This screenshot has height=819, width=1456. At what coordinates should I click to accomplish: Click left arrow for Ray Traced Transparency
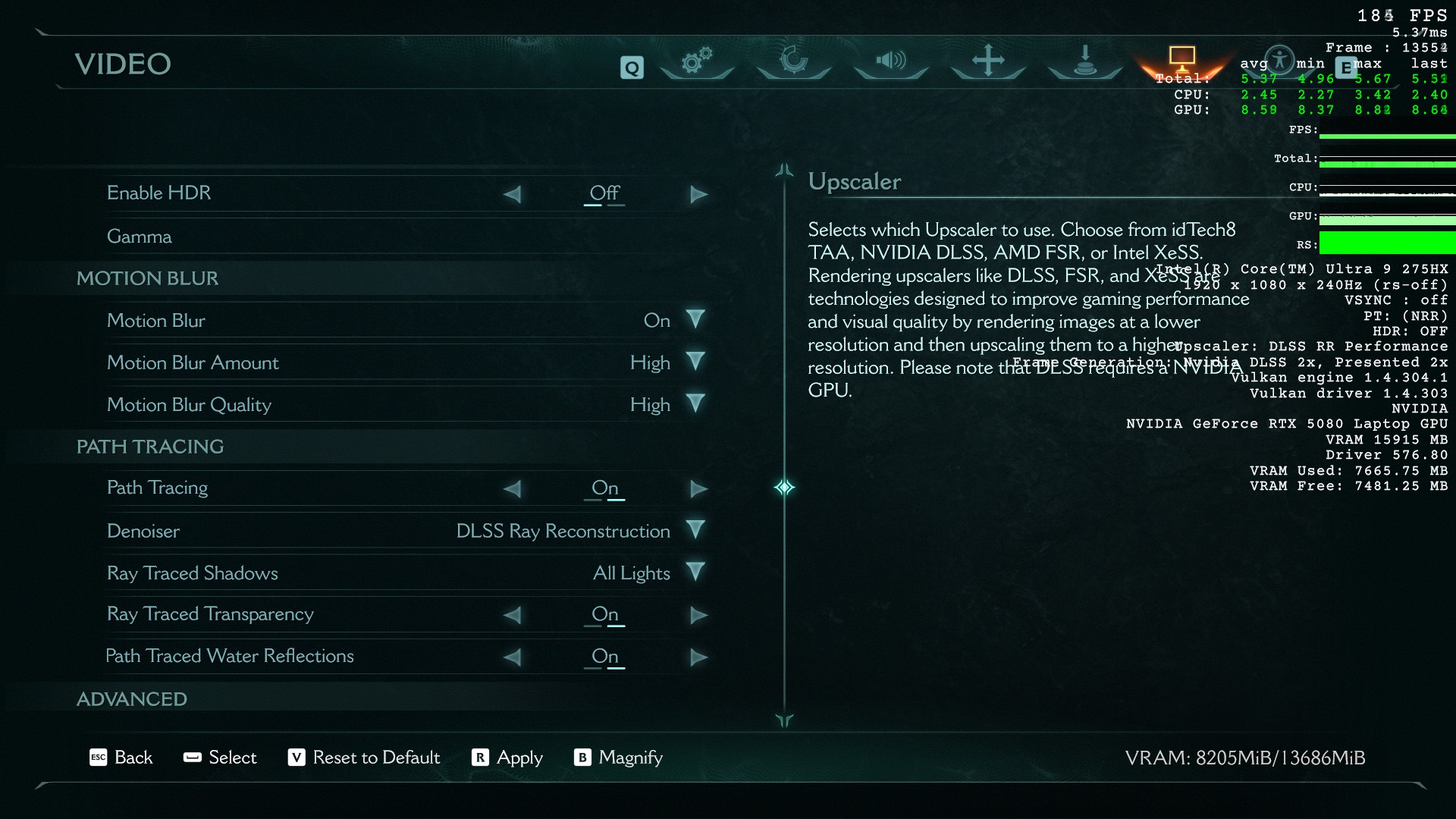coord(513,615)
